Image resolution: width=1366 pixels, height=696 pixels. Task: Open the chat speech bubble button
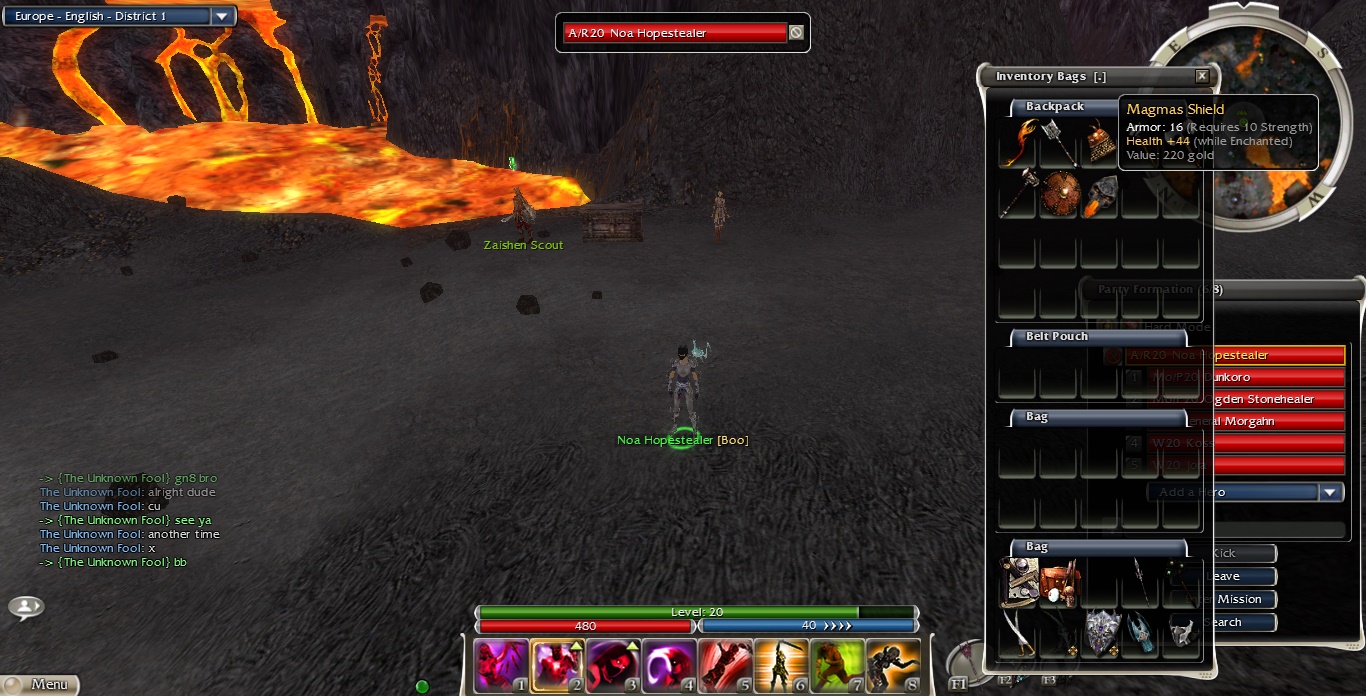(26, 606)
